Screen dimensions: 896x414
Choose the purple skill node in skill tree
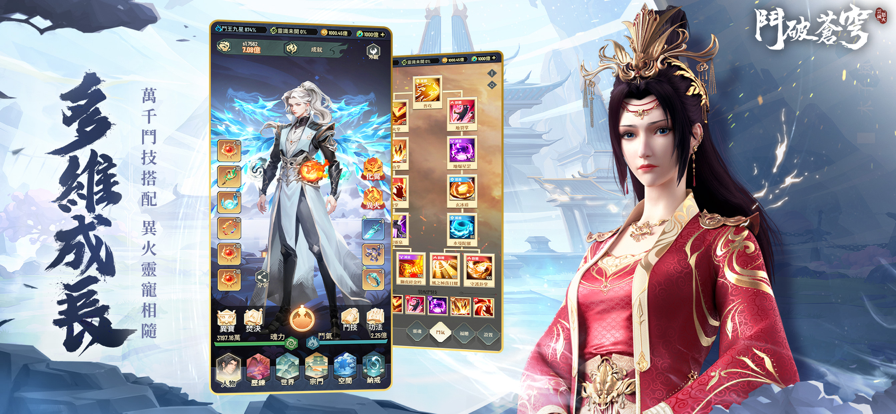point(461,151)
